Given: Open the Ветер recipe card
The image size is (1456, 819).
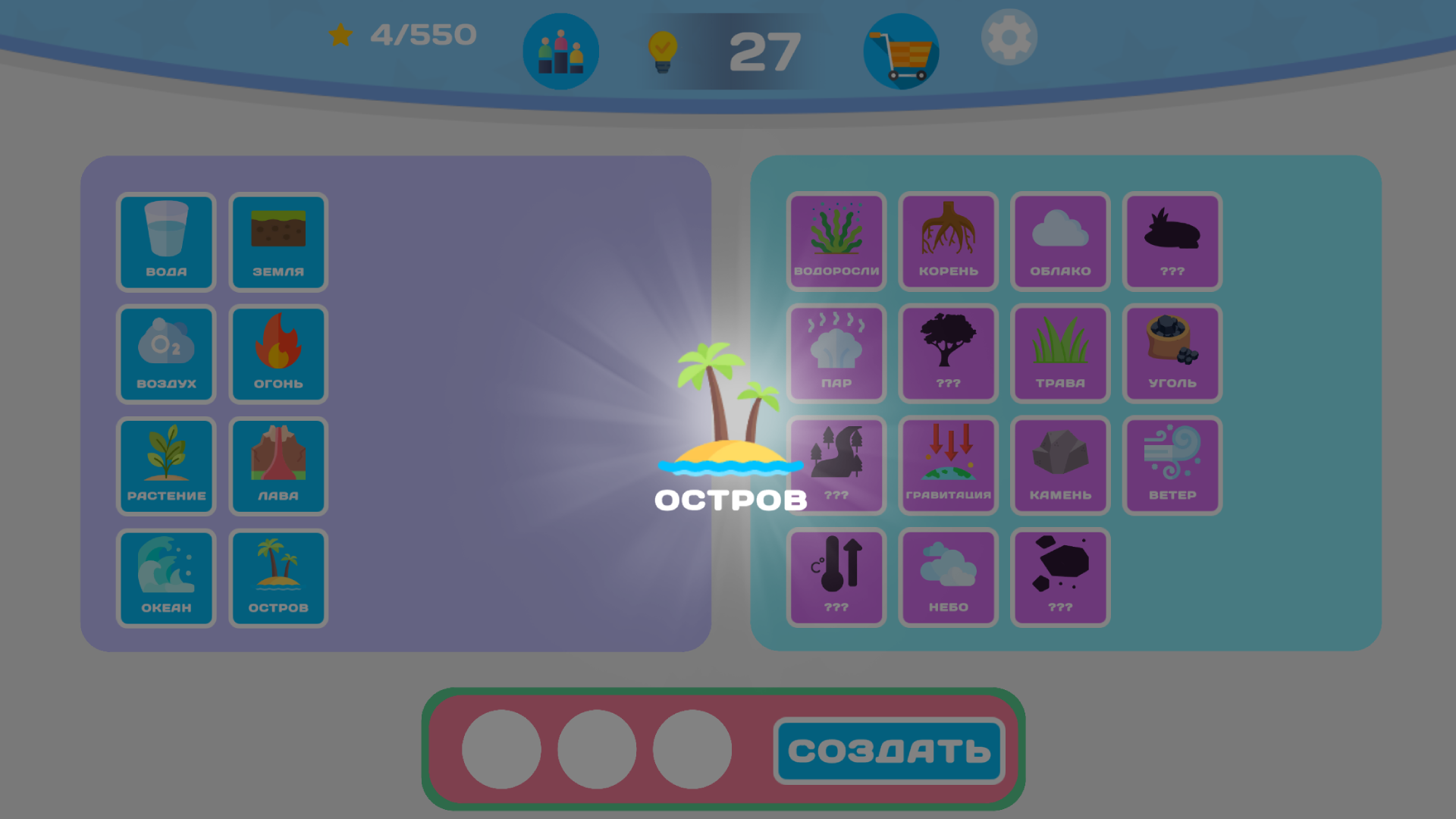Looking at the screenshot, I should click(1172, 466).
